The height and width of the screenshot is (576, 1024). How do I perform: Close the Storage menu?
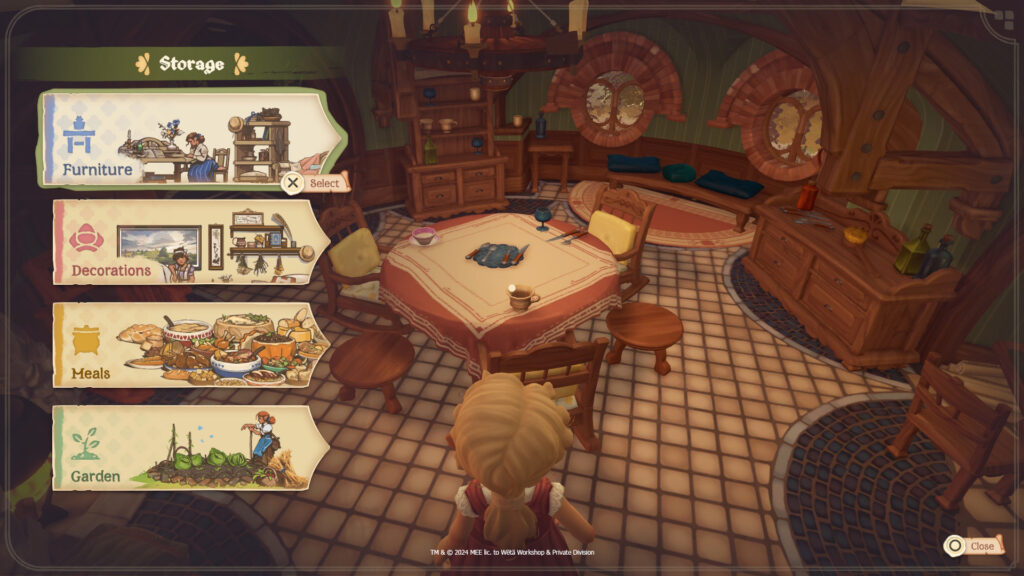[970, 546]
